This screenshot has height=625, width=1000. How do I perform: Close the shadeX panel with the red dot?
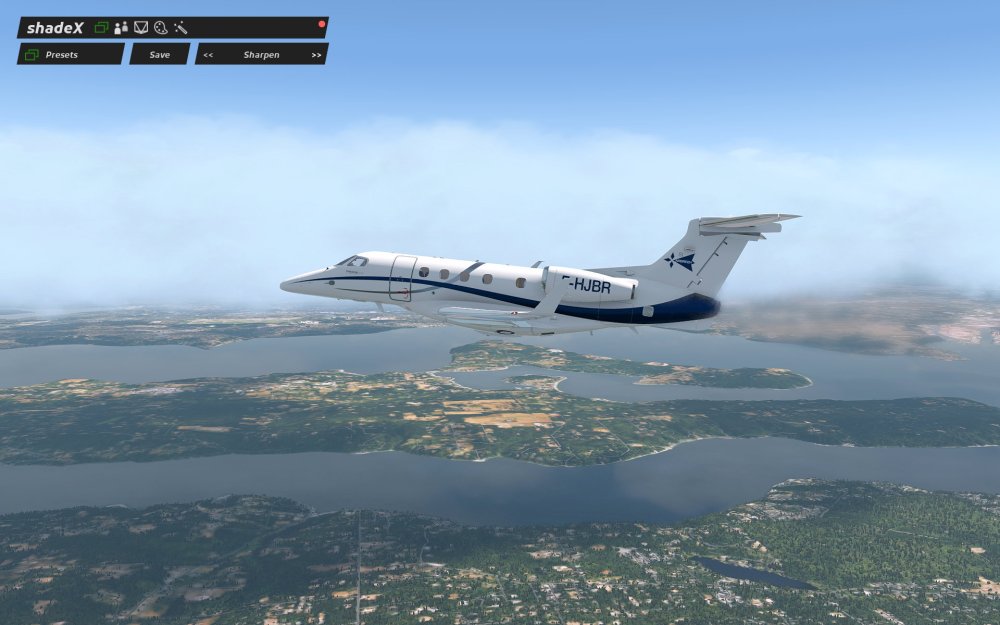coord(321,23)
